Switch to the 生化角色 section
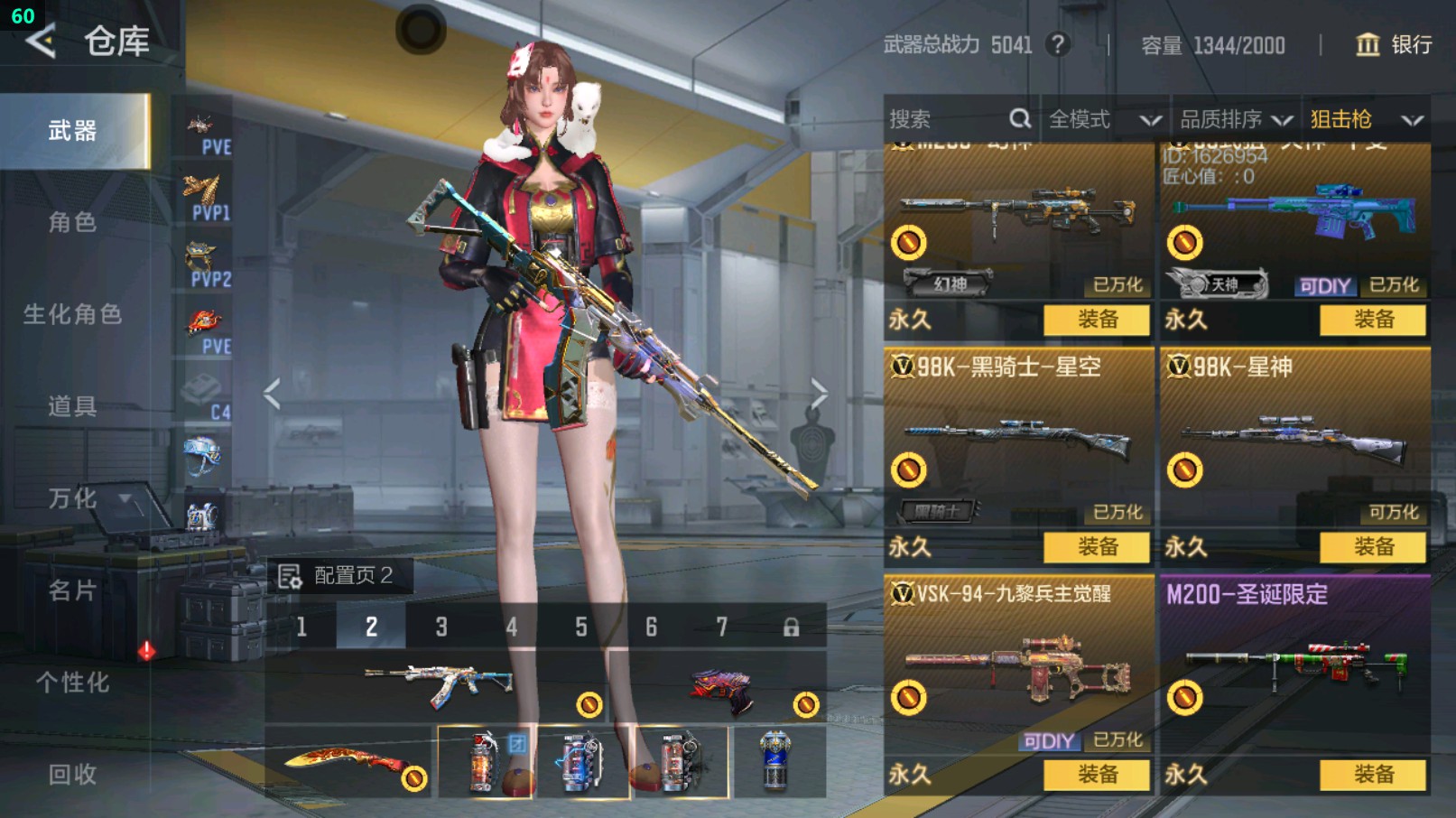The height and width of the screenshot is (818, 1456). click(x=72, y=314)
